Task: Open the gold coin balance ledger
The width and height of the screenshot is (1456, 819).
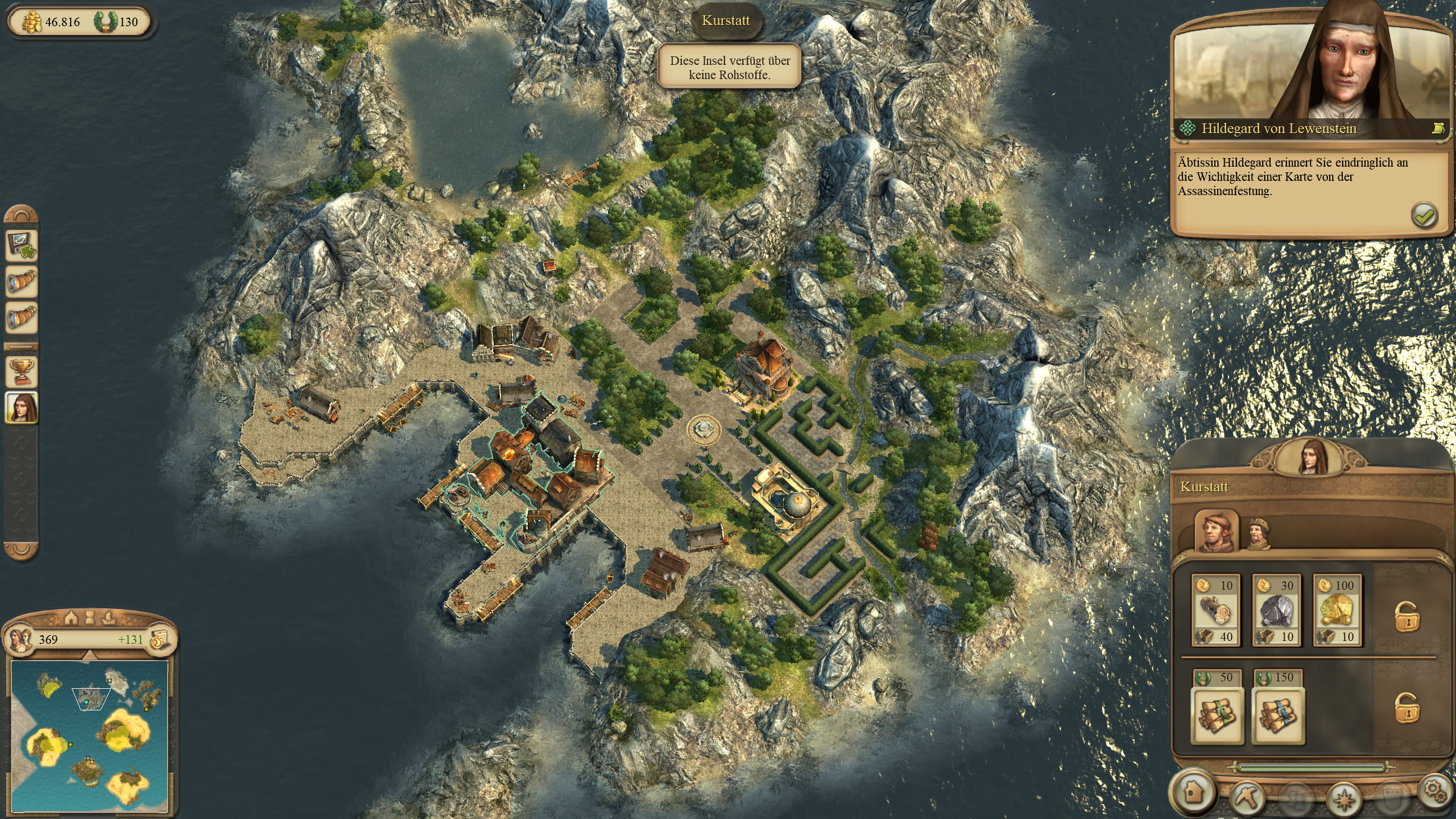Action: click(160, 640)
